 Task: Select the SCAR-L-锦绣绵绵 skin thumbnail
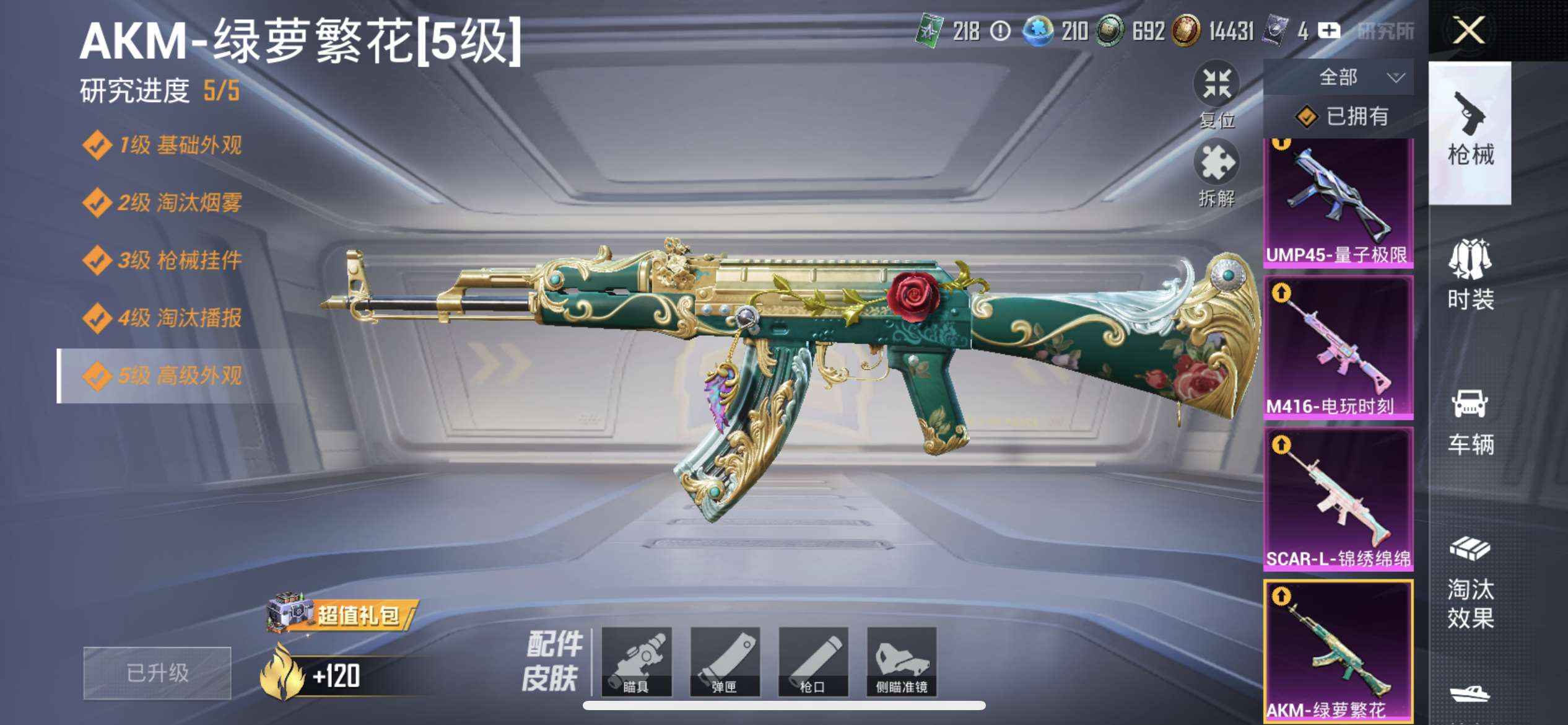[1338, 499]
